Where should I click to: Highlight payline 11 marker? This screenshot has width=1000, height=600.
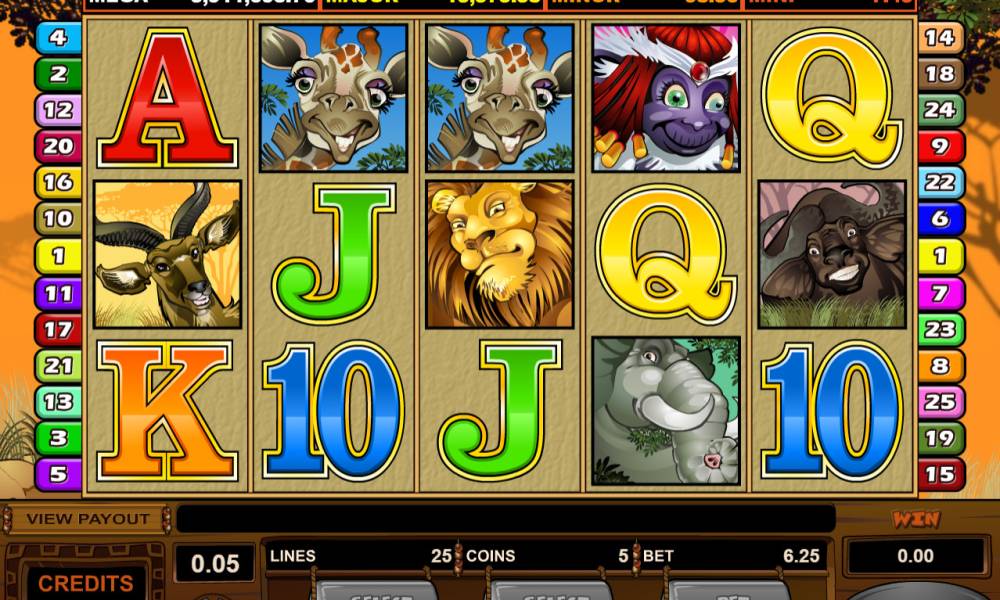pyautogui.click(x=58, y=293)
